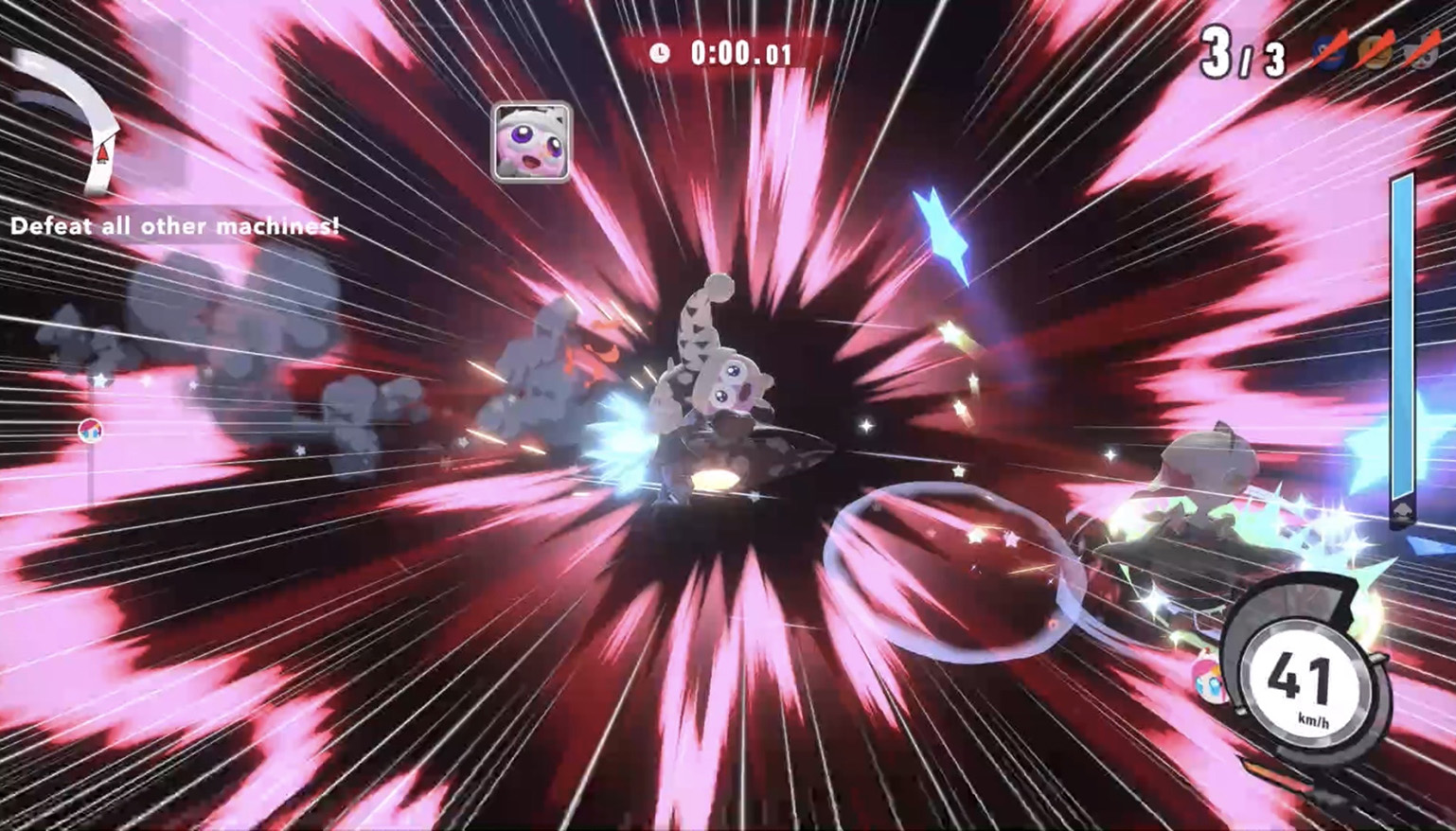Click the rider portrait icon

pos(531,142)
